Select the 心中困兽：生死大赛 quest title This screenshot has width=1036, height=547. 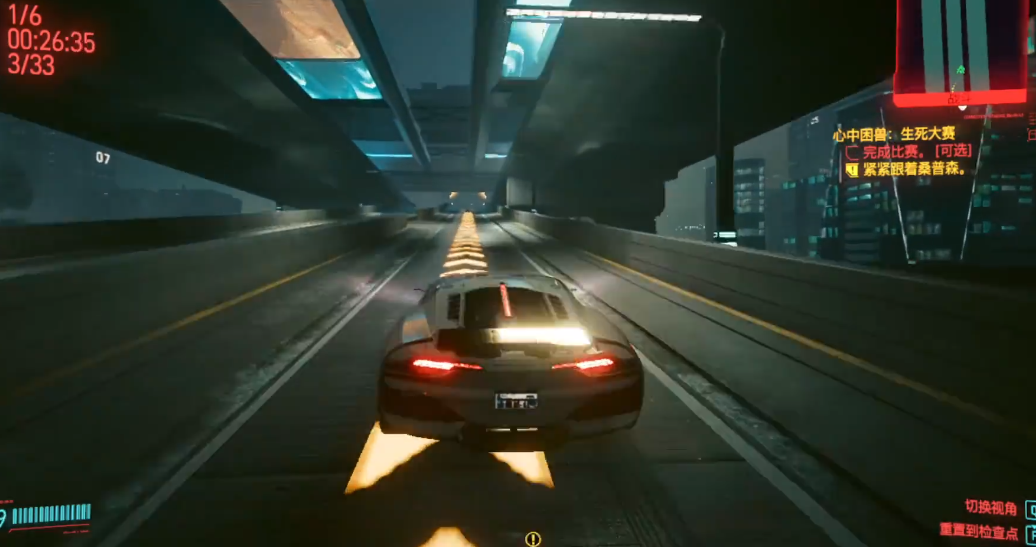(x=895, y=134)
